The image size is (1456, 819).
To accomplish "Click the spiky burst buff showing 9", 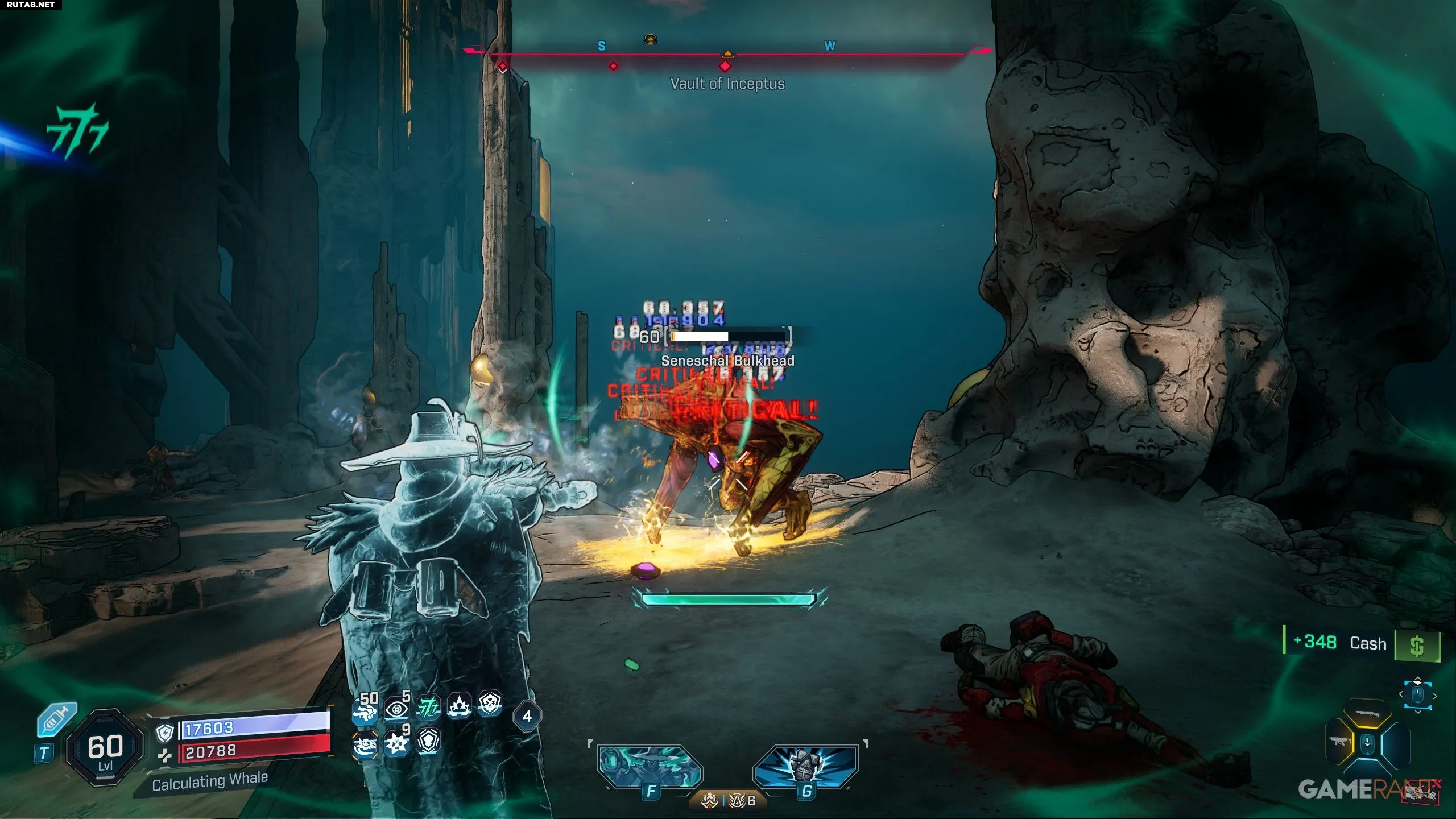I will (397, 742).
